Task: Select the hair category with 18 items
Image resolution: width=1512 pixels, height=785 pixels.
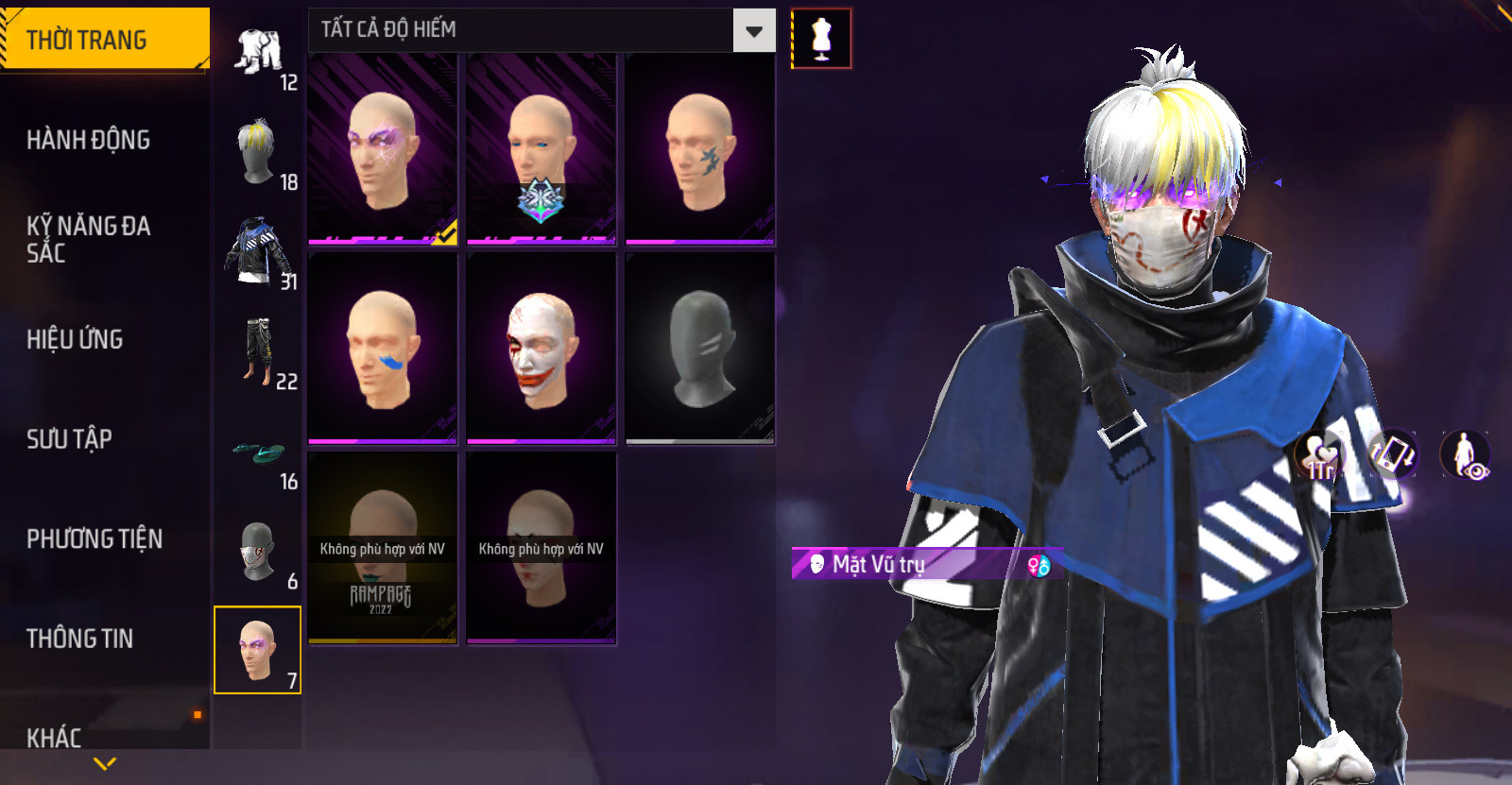Action: coord(257,153)
